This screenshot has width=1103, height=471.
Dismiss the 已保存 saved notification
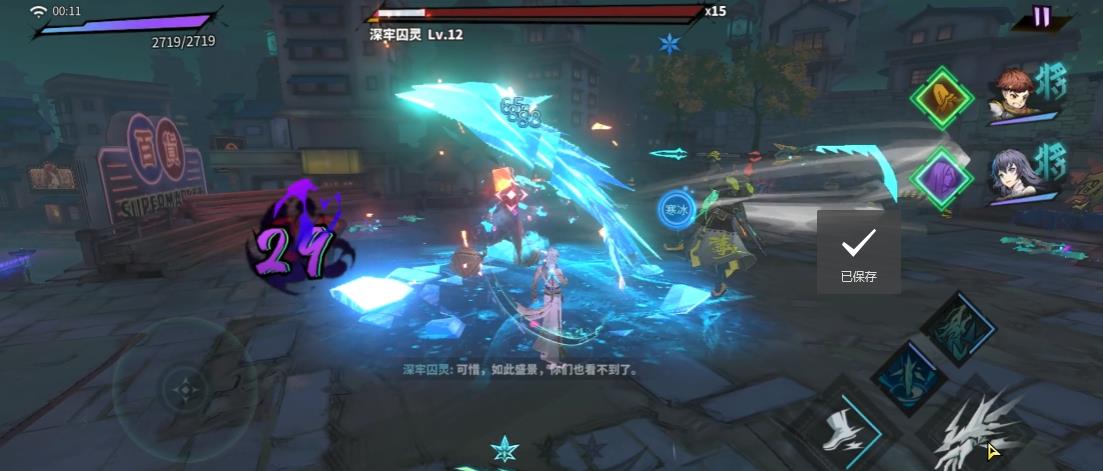coord(858,252)
